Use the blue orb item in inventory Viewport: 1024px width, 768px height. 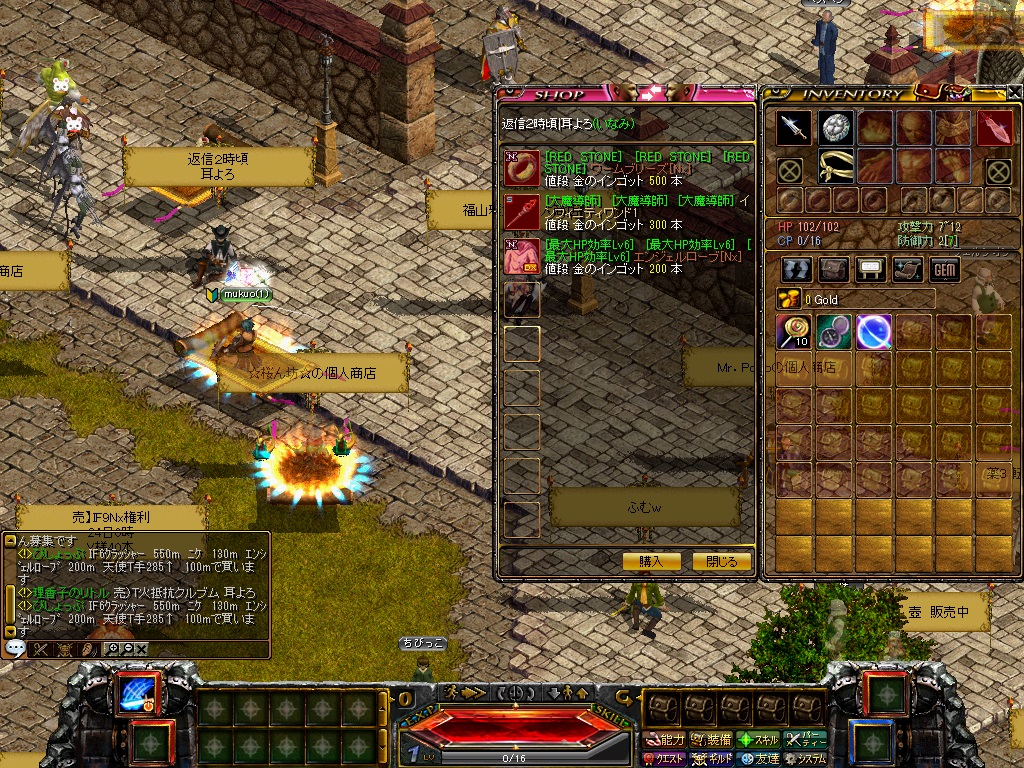coord(874,332)
